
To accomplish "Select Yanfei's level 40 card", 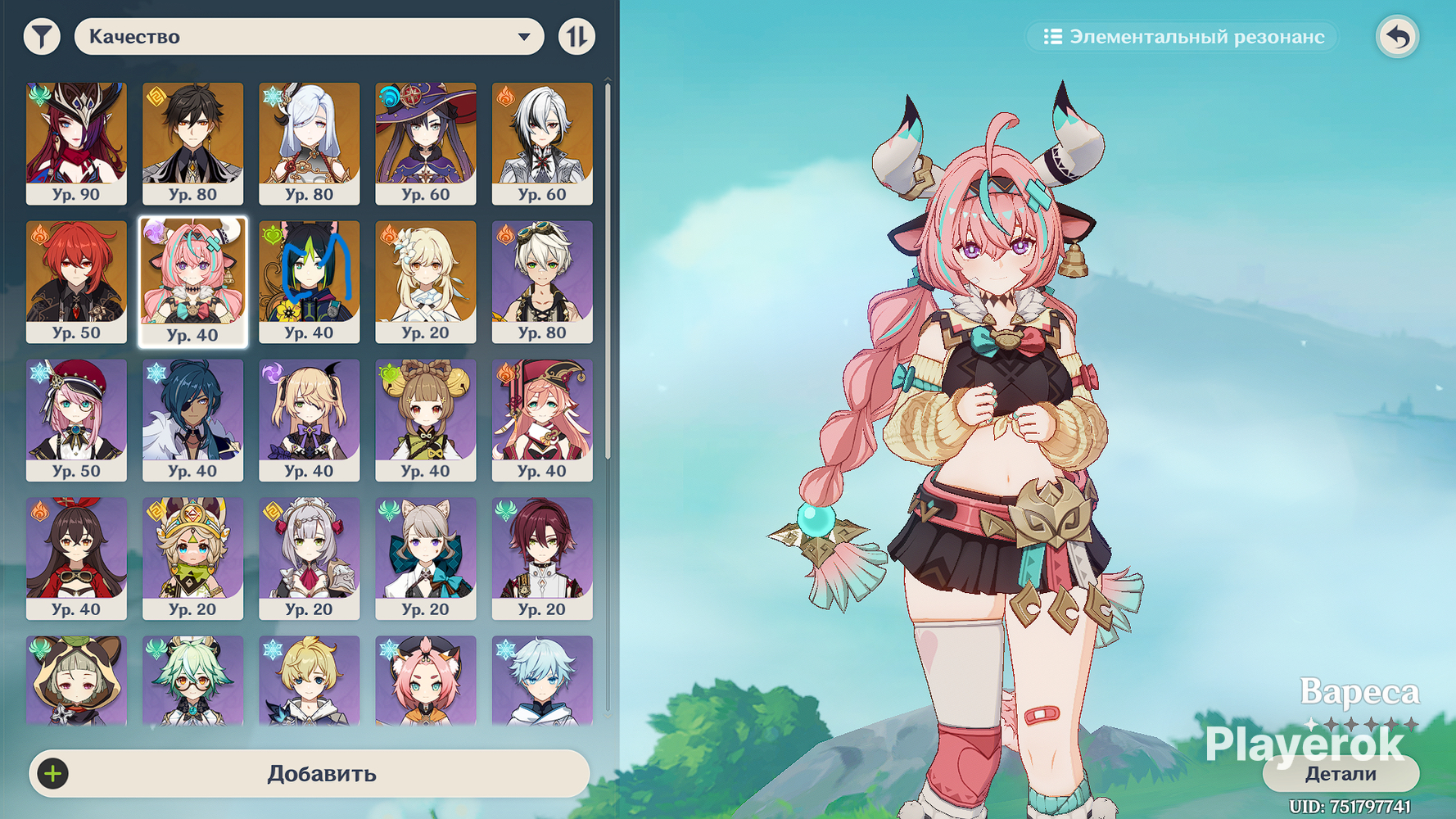I will (541, 419).
